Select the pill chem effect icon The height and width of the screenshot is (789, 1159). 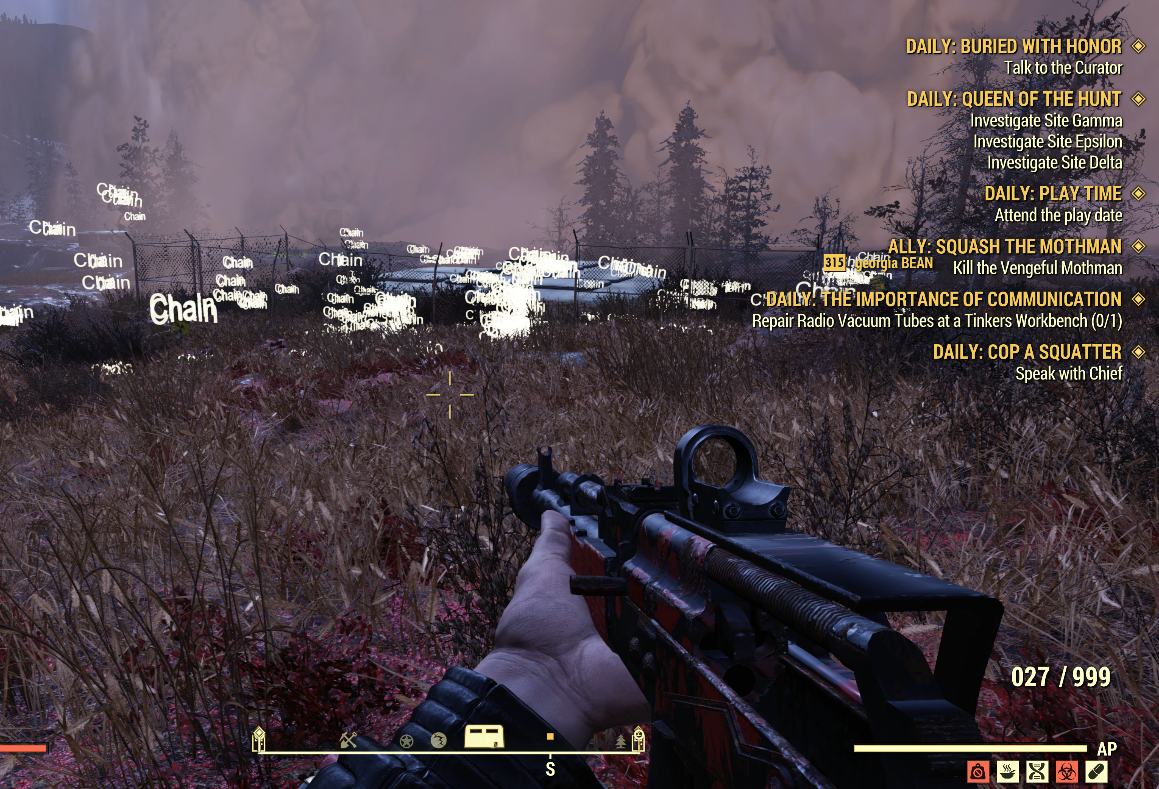tap(1096, 771)
